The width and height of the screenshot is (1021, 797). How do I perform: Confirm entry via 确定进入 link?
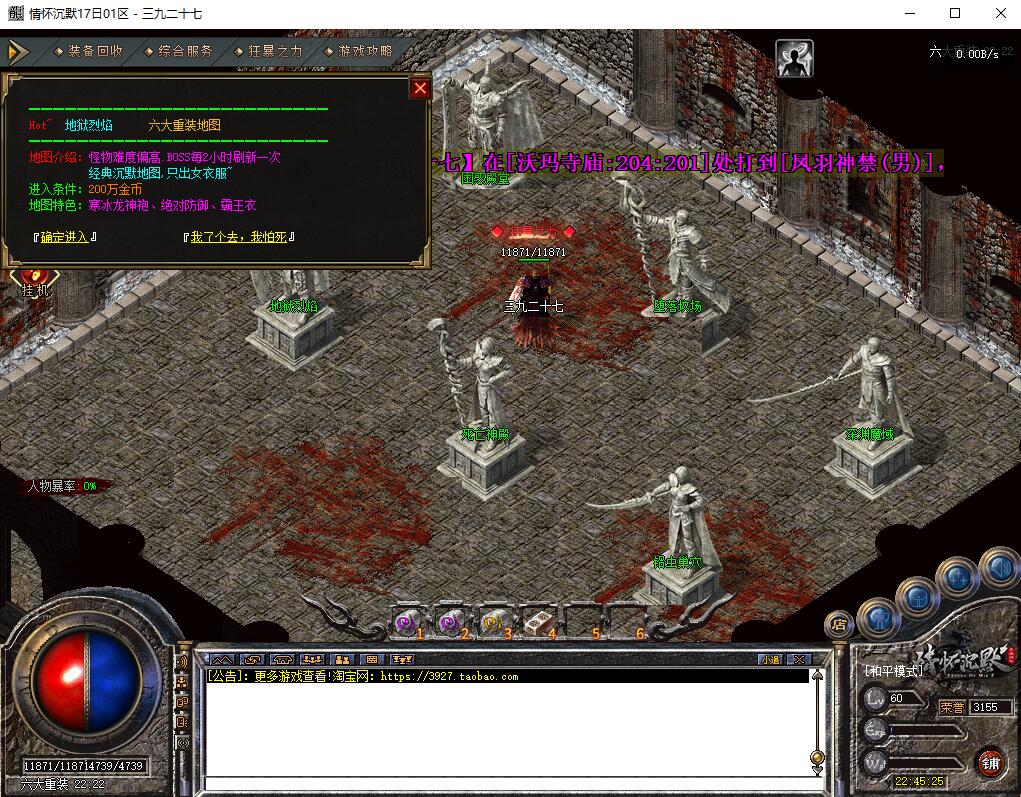tap(64, 237)
